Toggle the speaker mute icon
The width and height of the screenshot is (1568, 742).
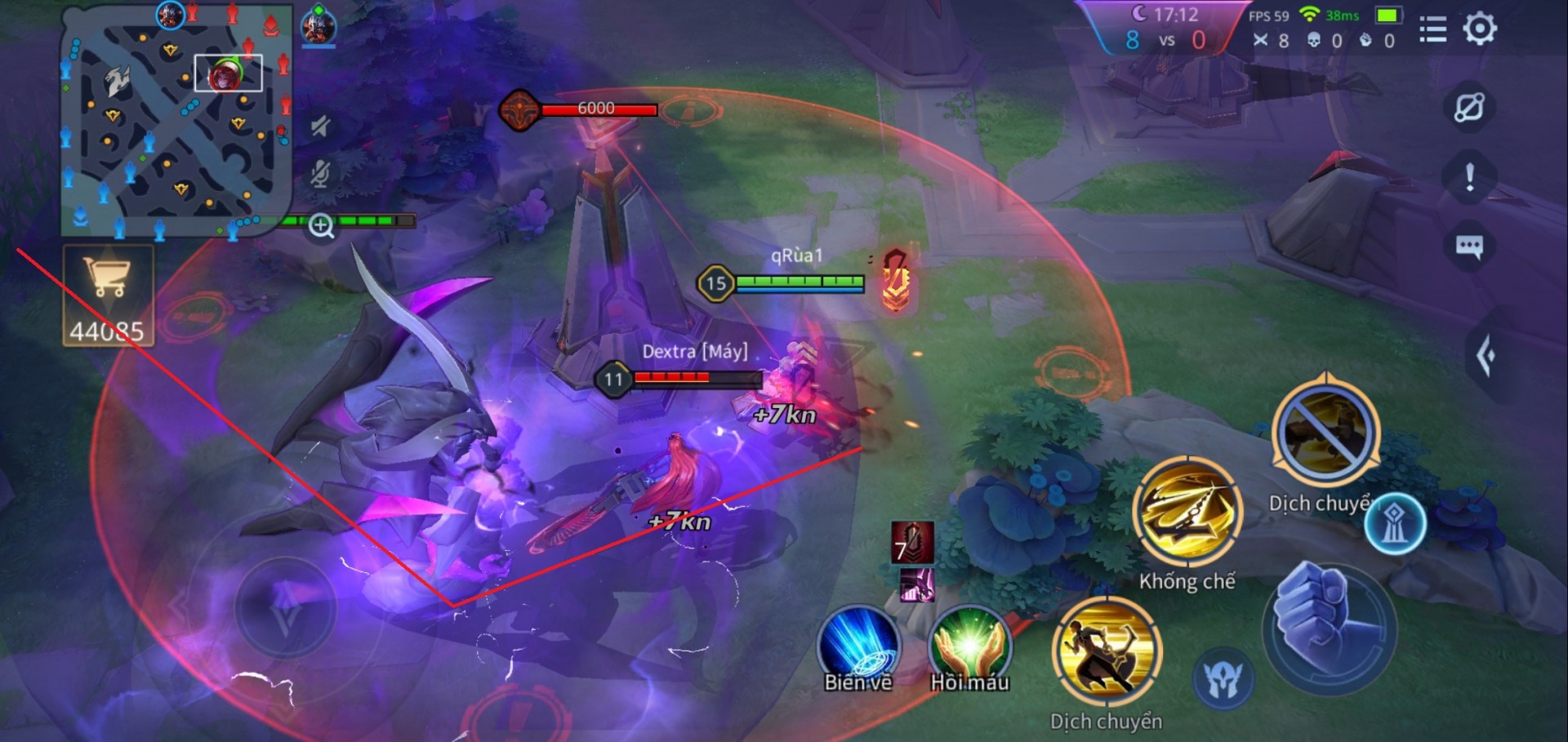(321, 125)
